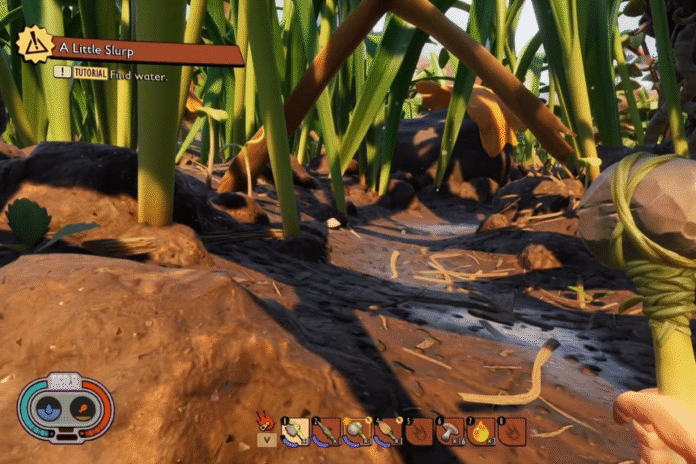
Task: Pick the tool in hotbar slot 4
Action: click(388, 431)
